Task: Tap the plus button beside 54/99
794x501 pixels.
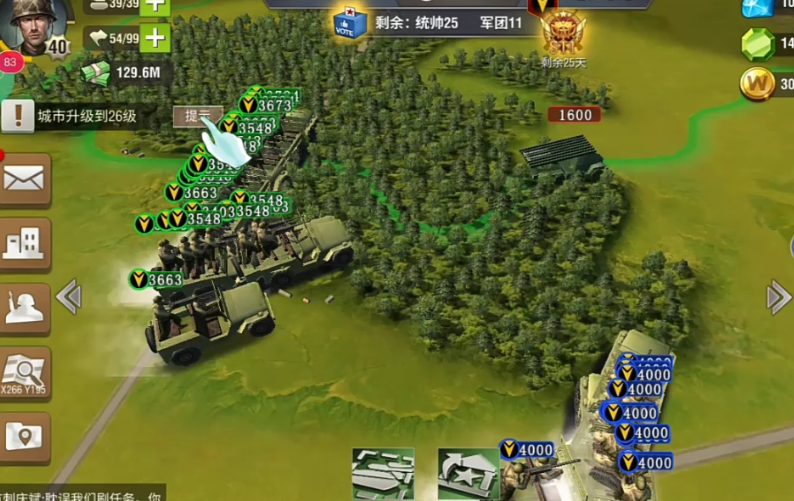Action: point(154,39)
